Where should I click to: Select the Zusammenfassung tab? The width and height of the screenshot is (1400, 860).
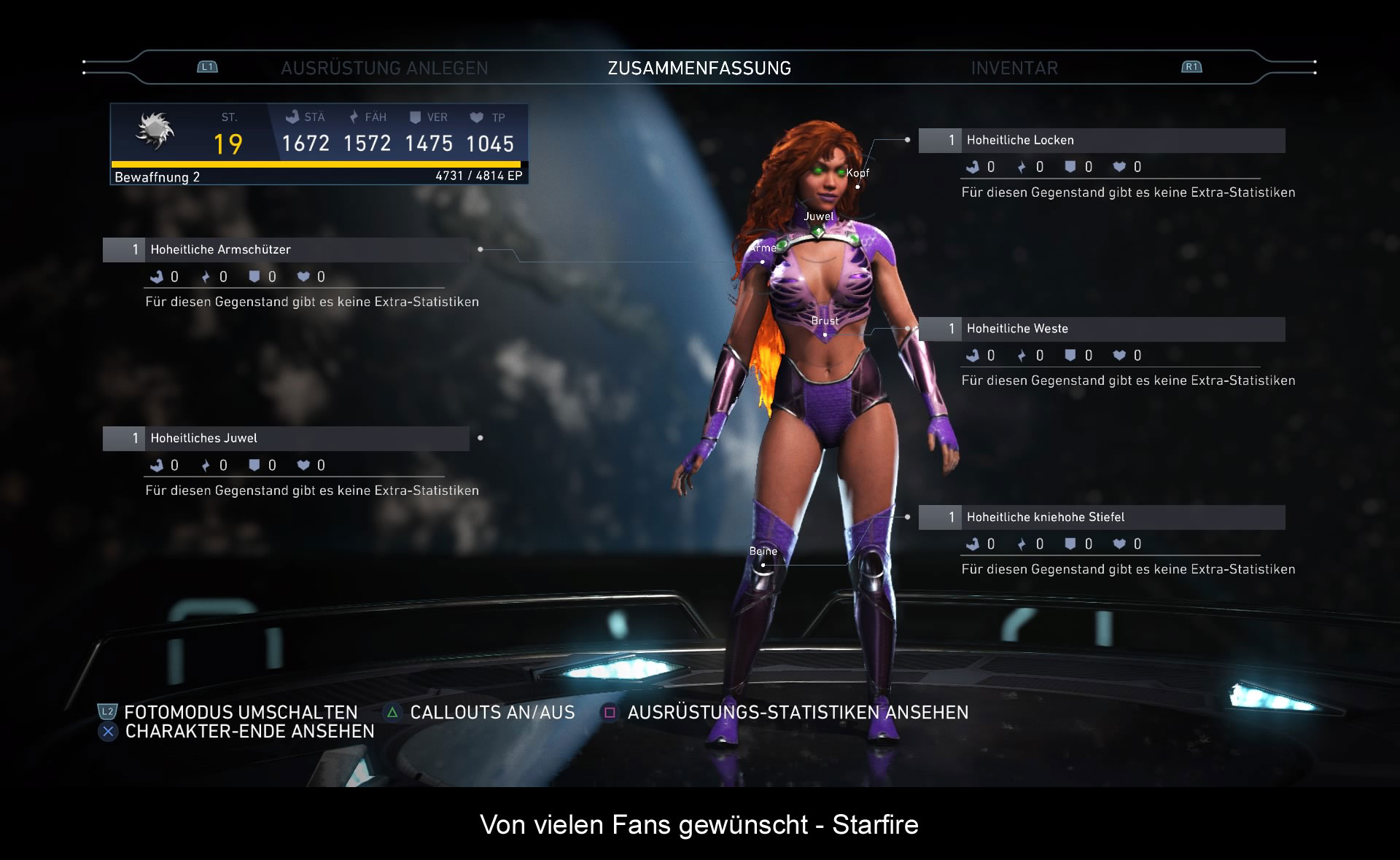click(x=699, y=68)
